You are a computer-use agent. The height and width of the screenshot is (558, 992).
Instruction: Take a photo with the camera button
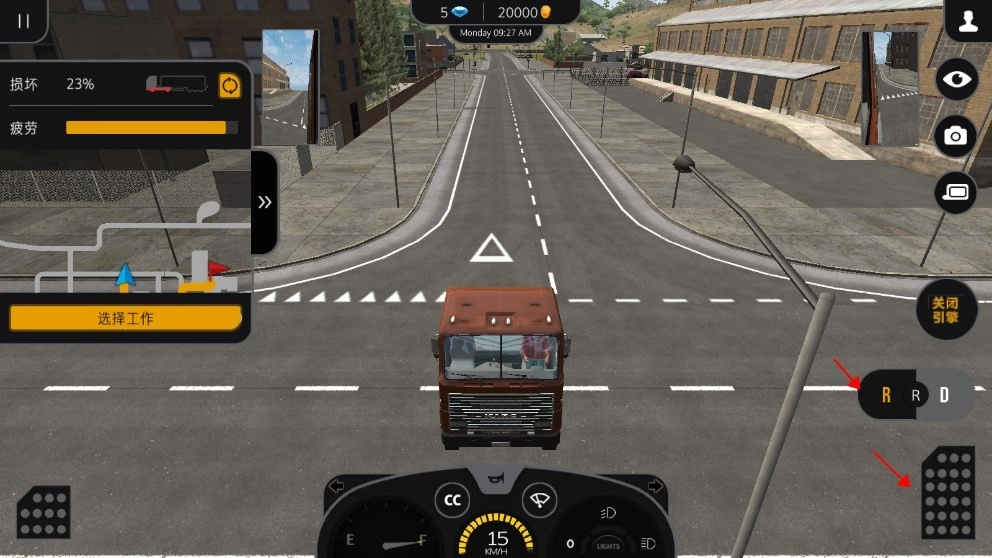(x=956, y=136)
